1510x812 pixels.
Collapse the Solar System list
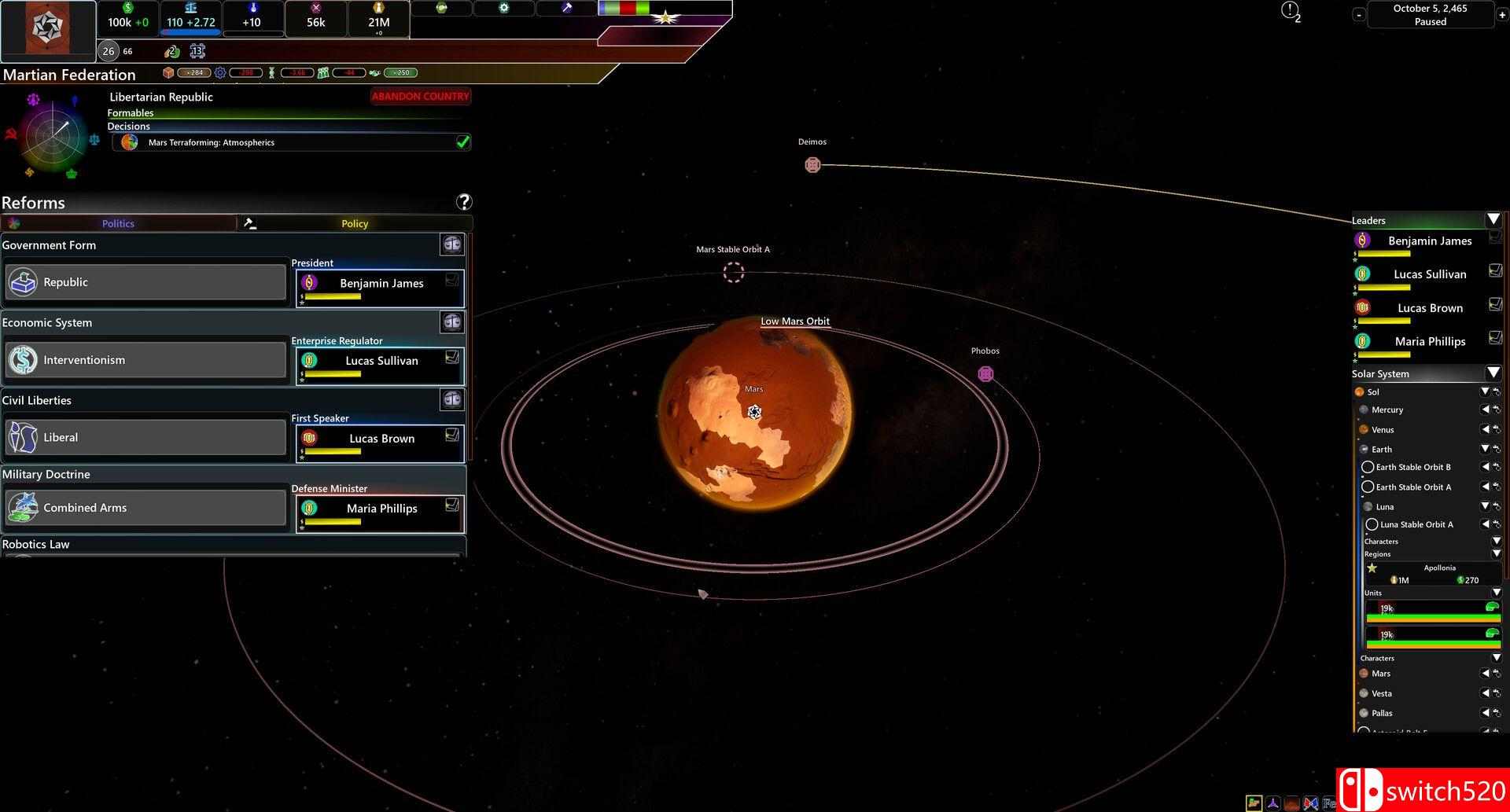pyautogui.click(x=1493, y=373)
